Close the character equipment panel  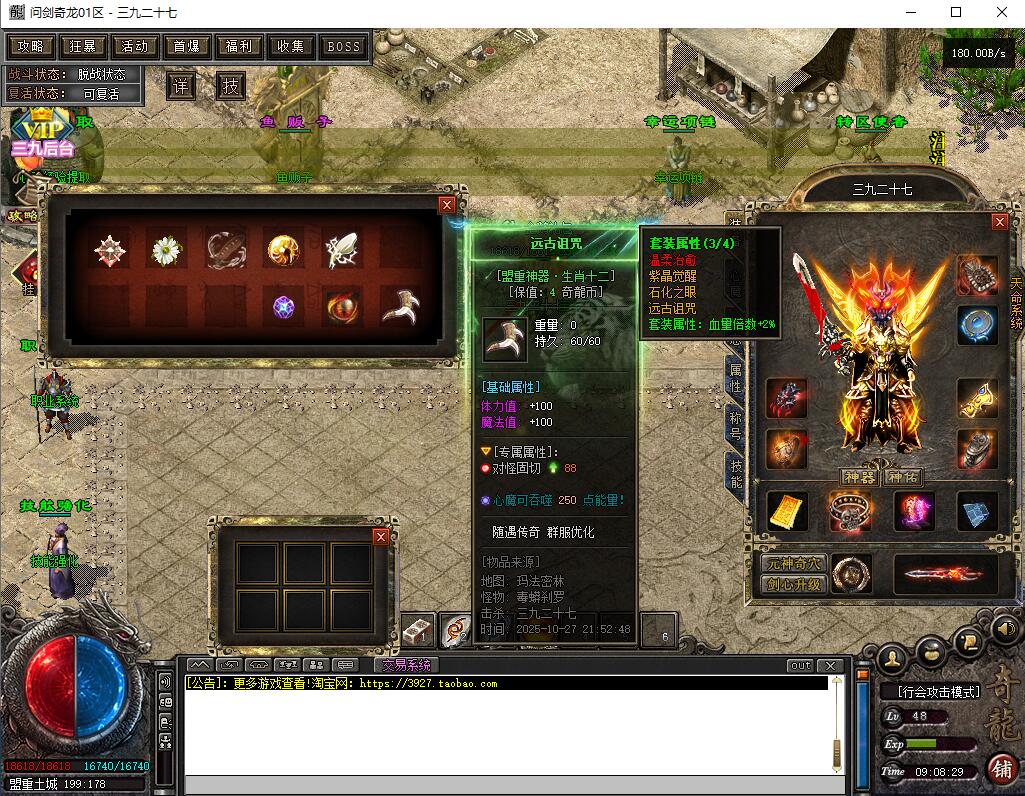tap(999, 222)
